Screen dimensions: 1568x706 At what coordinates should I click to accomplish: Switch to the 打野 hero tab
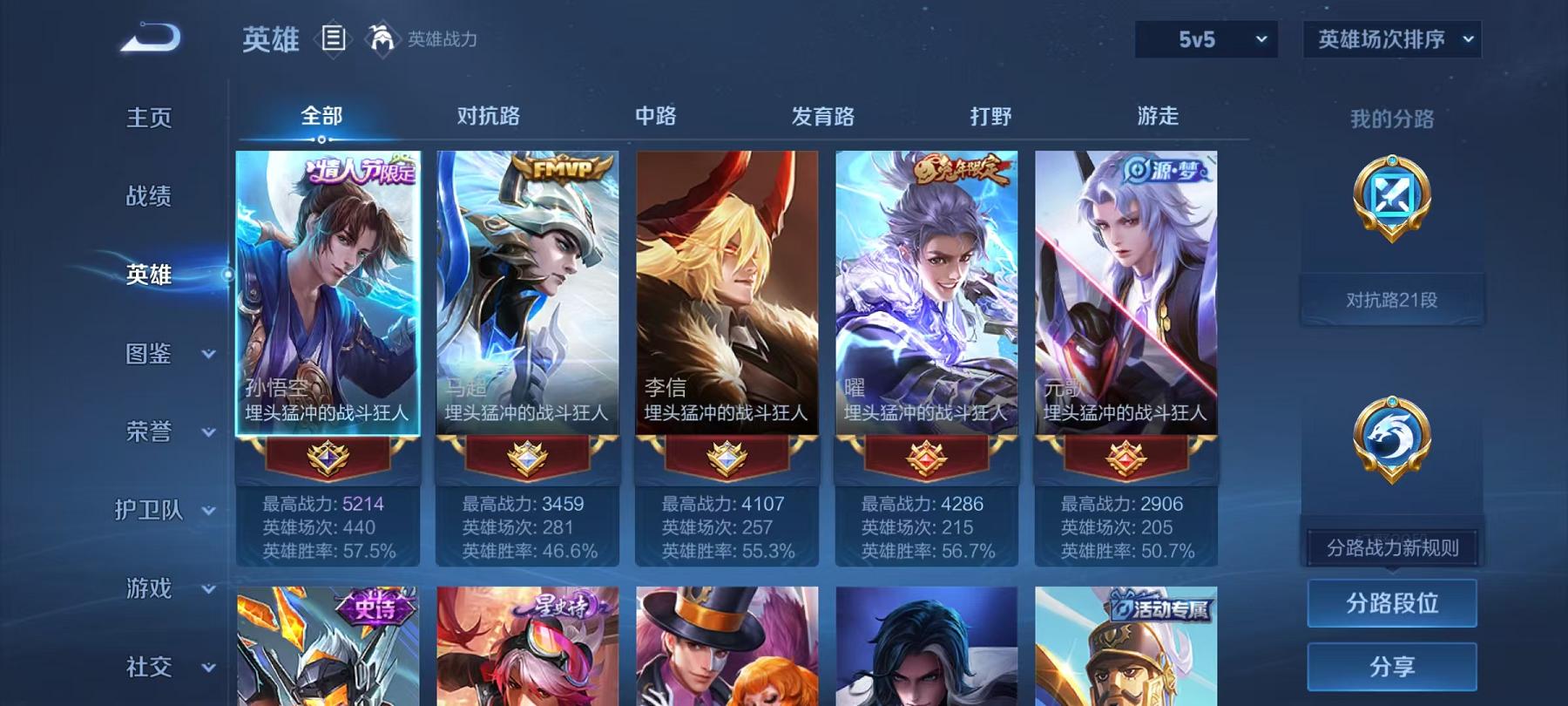(x=991, y=115)
